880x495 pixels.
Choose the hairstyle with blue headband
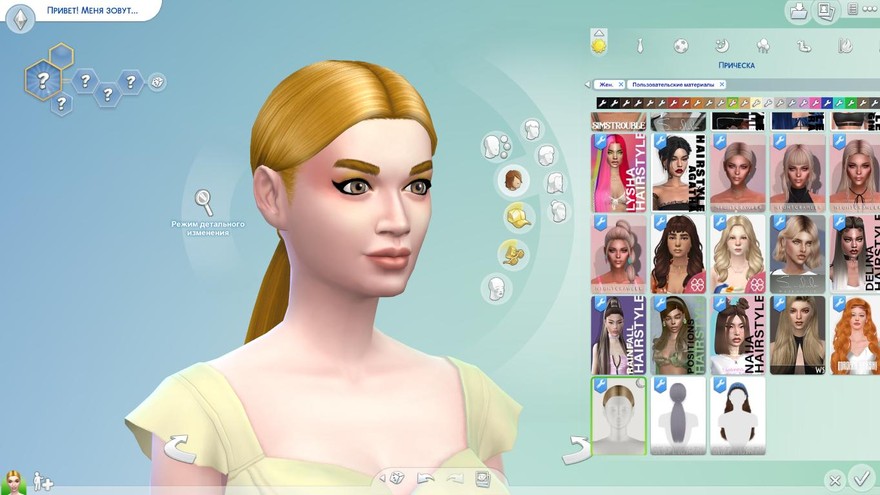point(738,415)
